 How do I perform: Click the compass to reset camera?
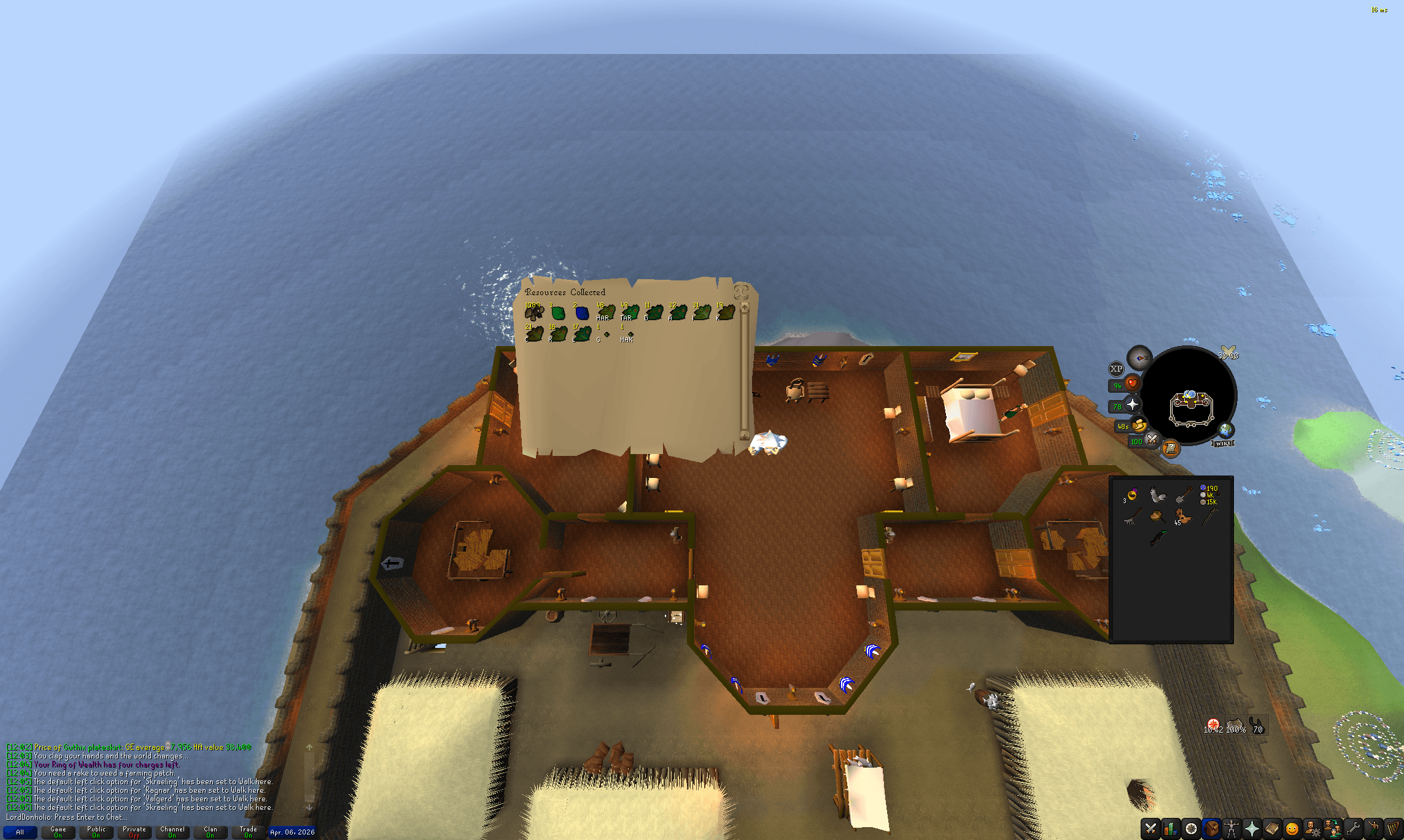click(x=1139, y=358)
